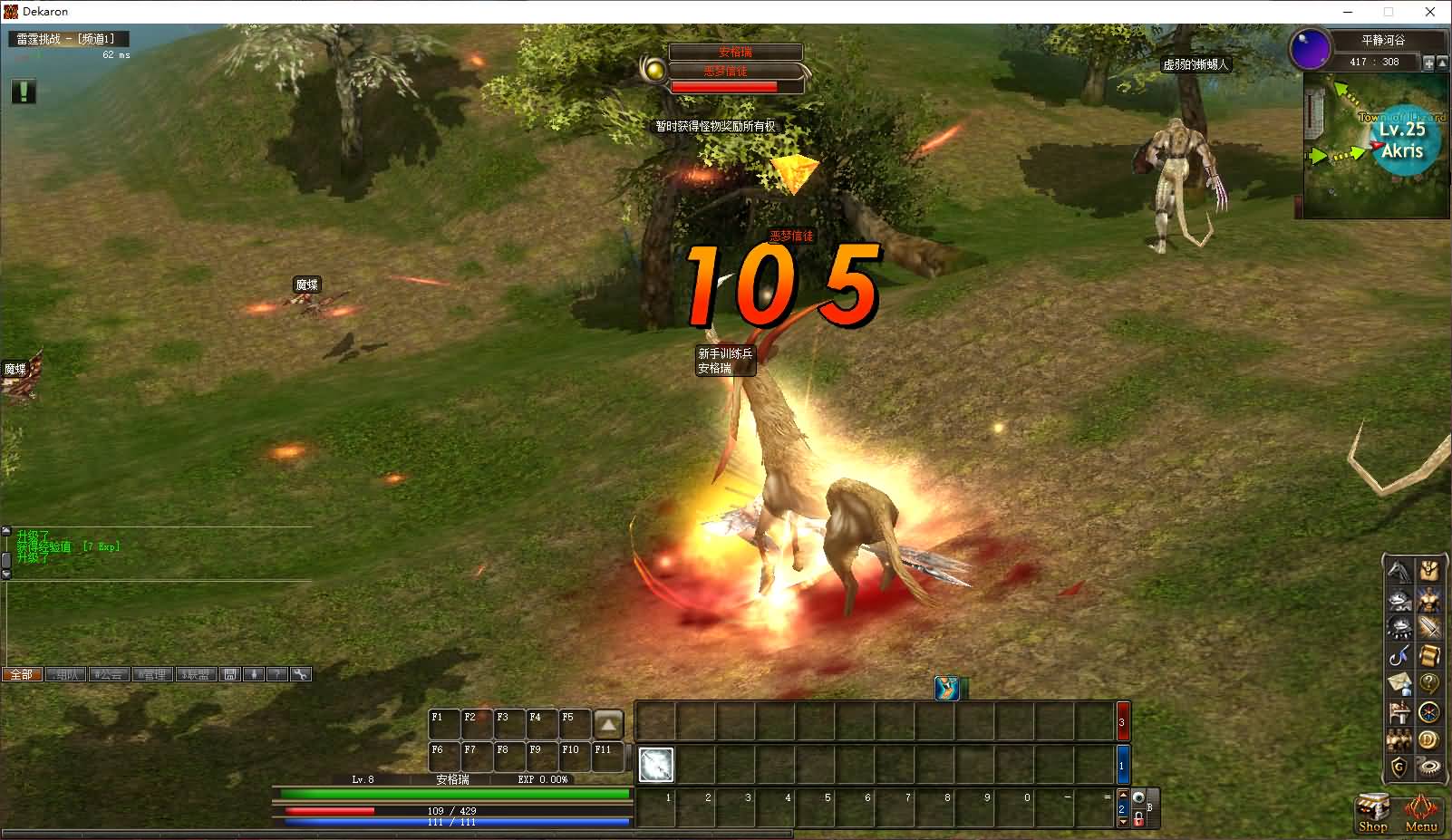Image resolution: width=1452 pixels, height=840 pixels.
Task: Open the compass map icon
Action: click(x=1429, y=712)
